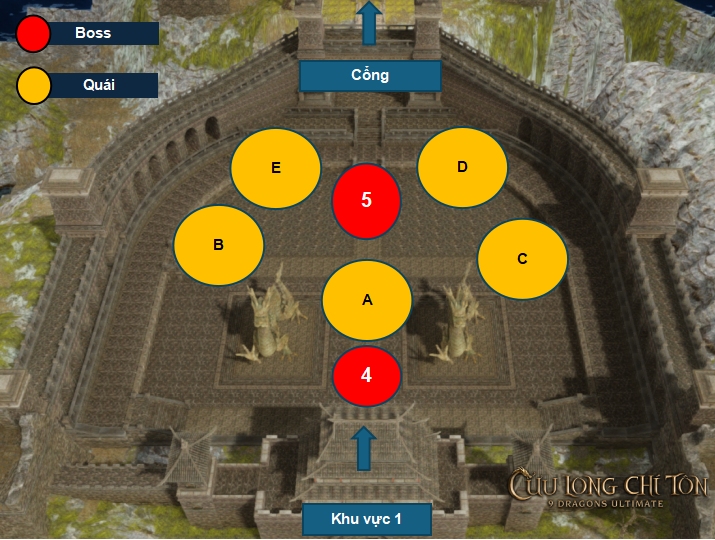Select the Khu vực 1 label
This screenshot has width=715, height=540.
366,519
